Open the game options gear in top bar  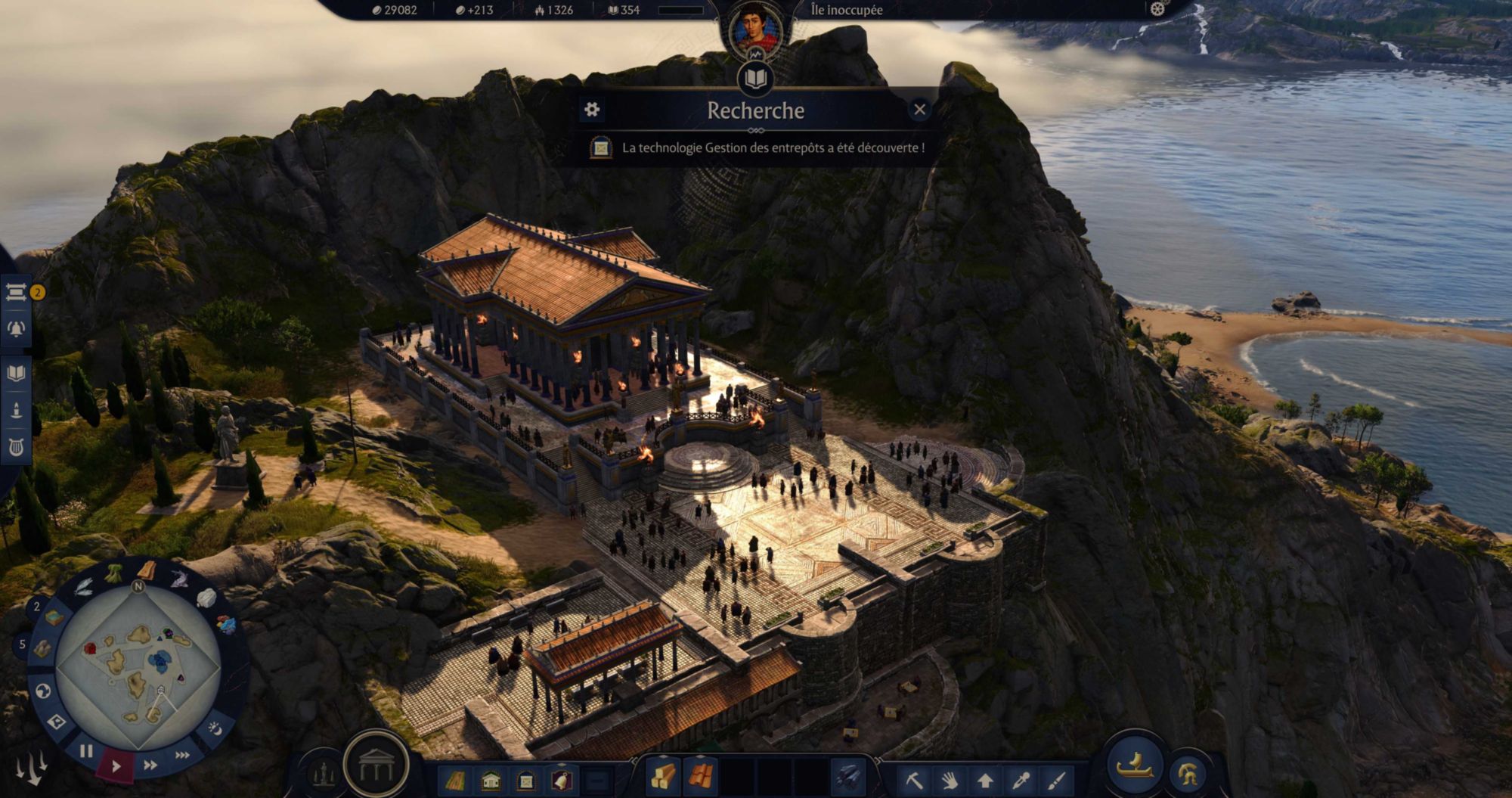pyautogui.click(x=1157, y=9)
